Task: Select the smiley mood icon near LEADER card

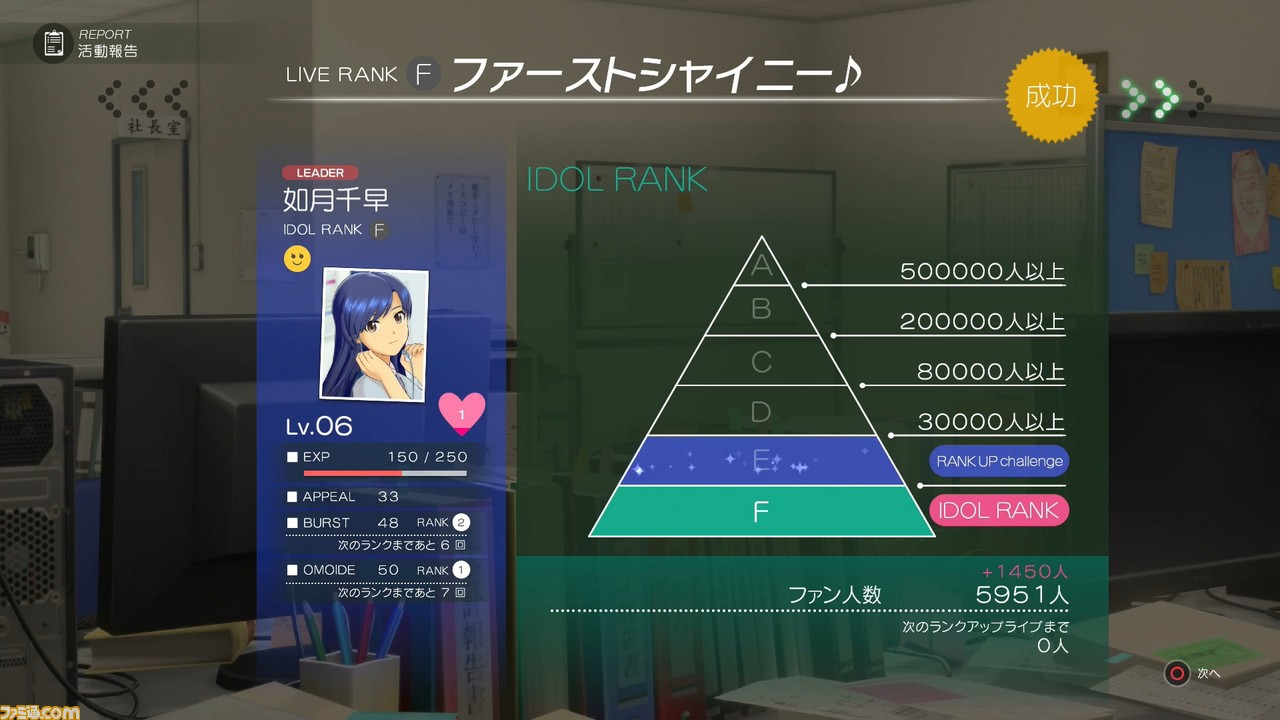Action: pos(296,258)
